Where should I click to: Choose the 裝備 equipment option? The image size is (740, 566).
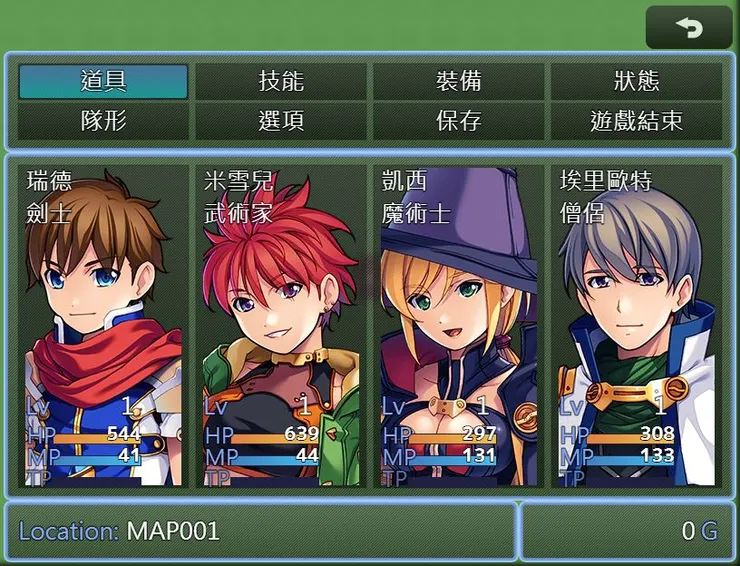(x=459, y=82)
